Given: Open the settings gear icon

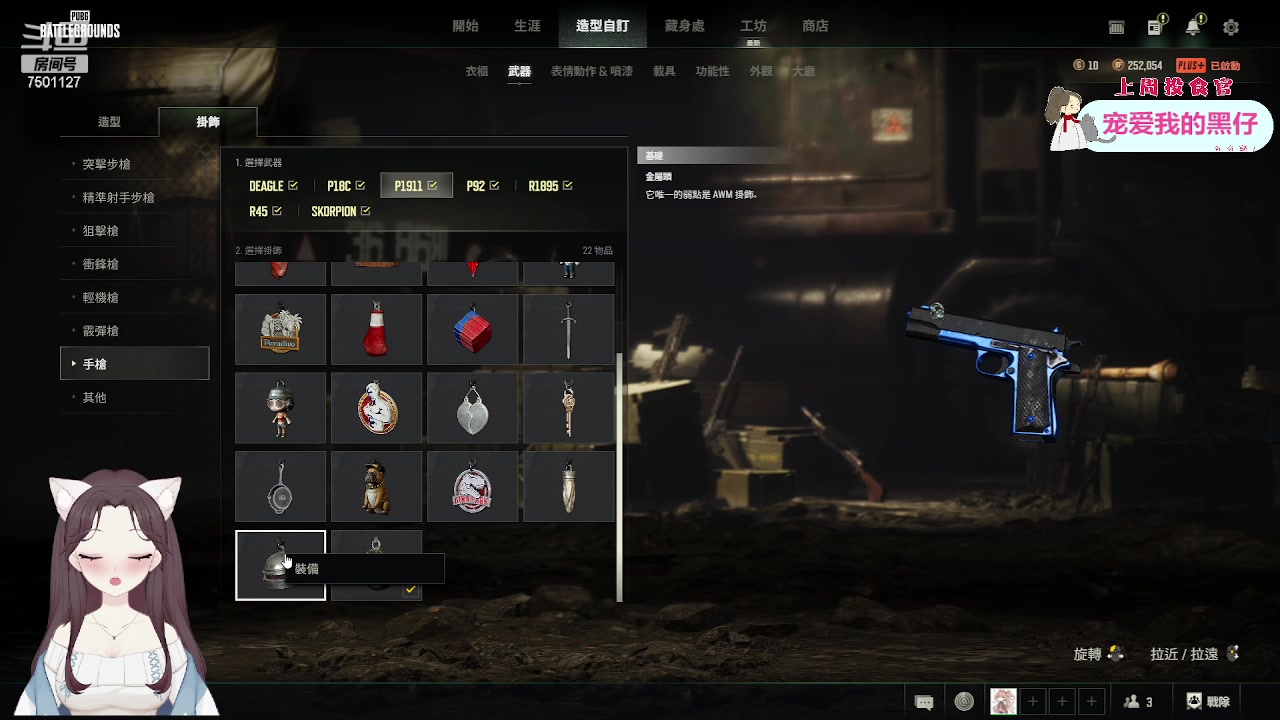Looking at the screenshot, I should tap(1231, 27).
